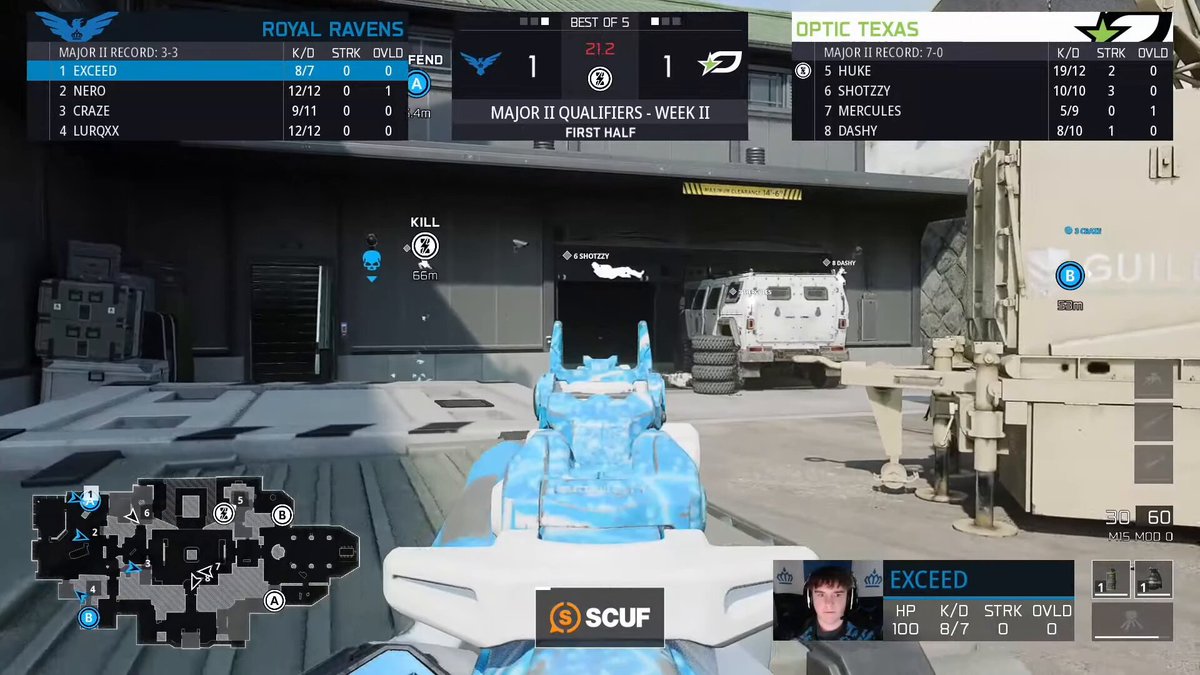Click the Royal Ravens eagle logo
Screen dimensions: 1200x675
click(76, 27)
